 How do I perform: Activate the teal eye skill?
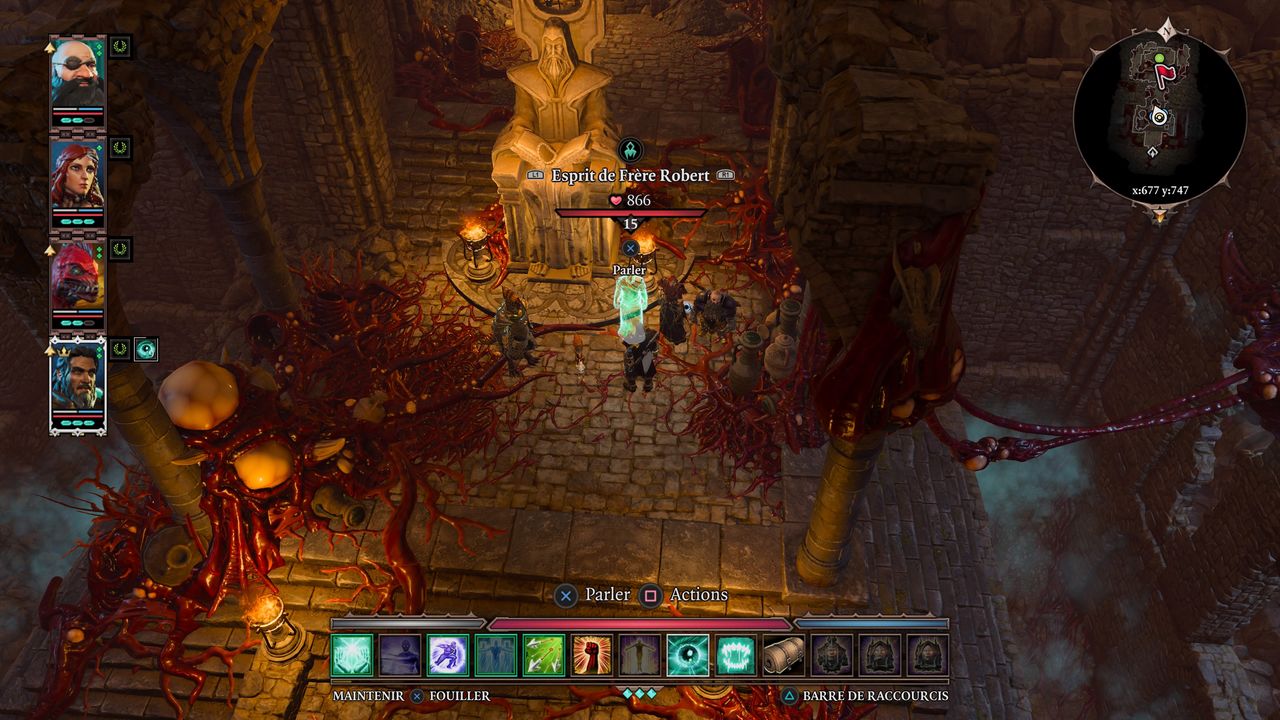pos(688,655)
